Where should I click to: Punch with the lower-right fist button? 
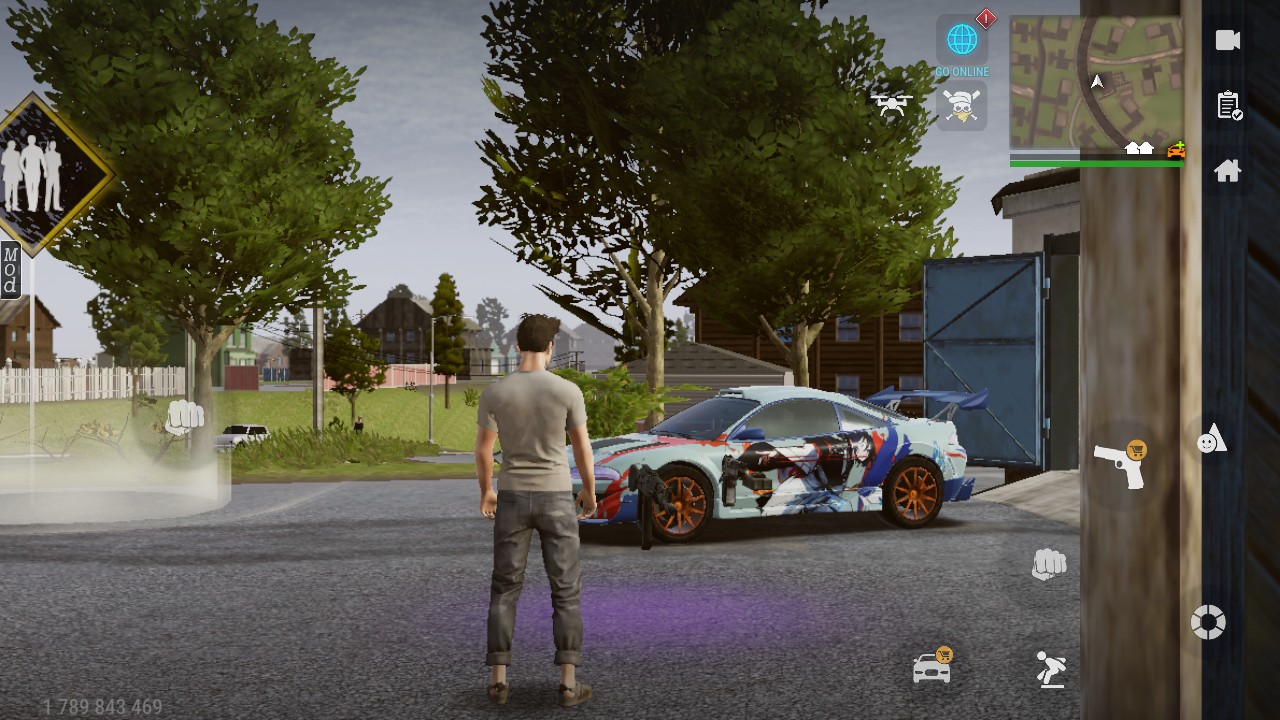(1049, 564)
